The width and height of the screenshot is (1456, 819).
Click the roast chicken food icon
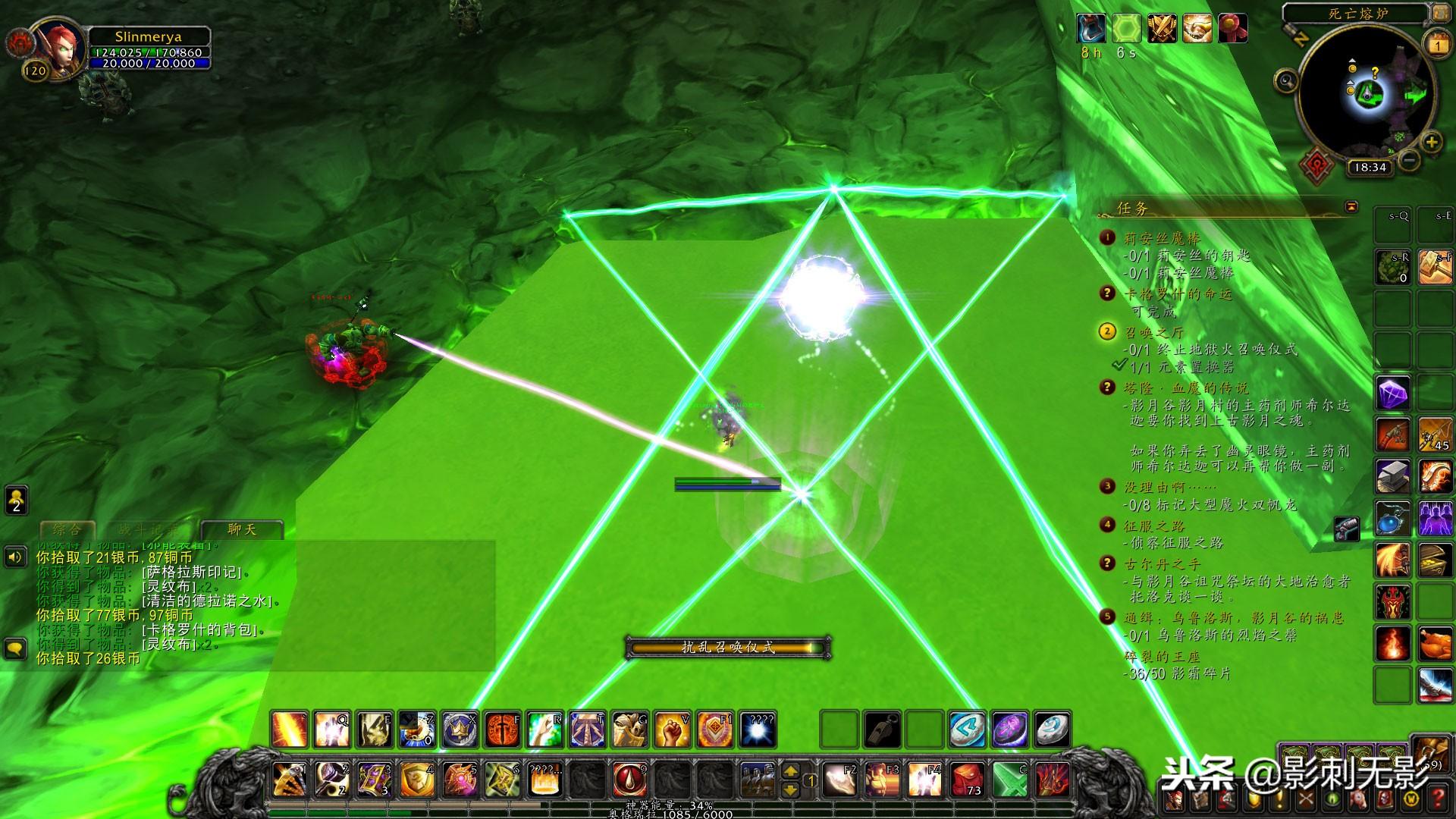coord(1436,644)
